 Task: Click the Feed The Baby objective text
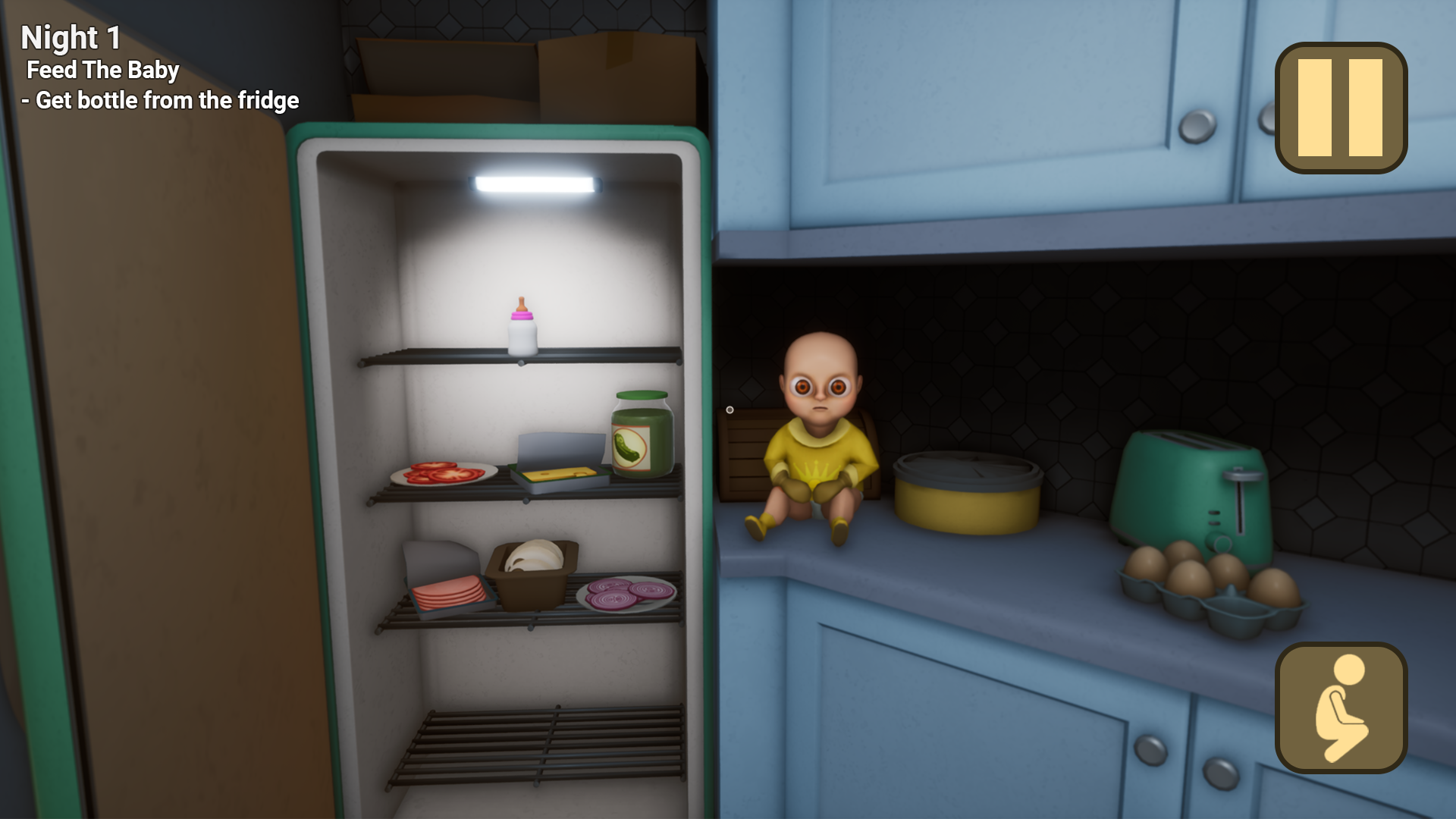coord(103,71)
